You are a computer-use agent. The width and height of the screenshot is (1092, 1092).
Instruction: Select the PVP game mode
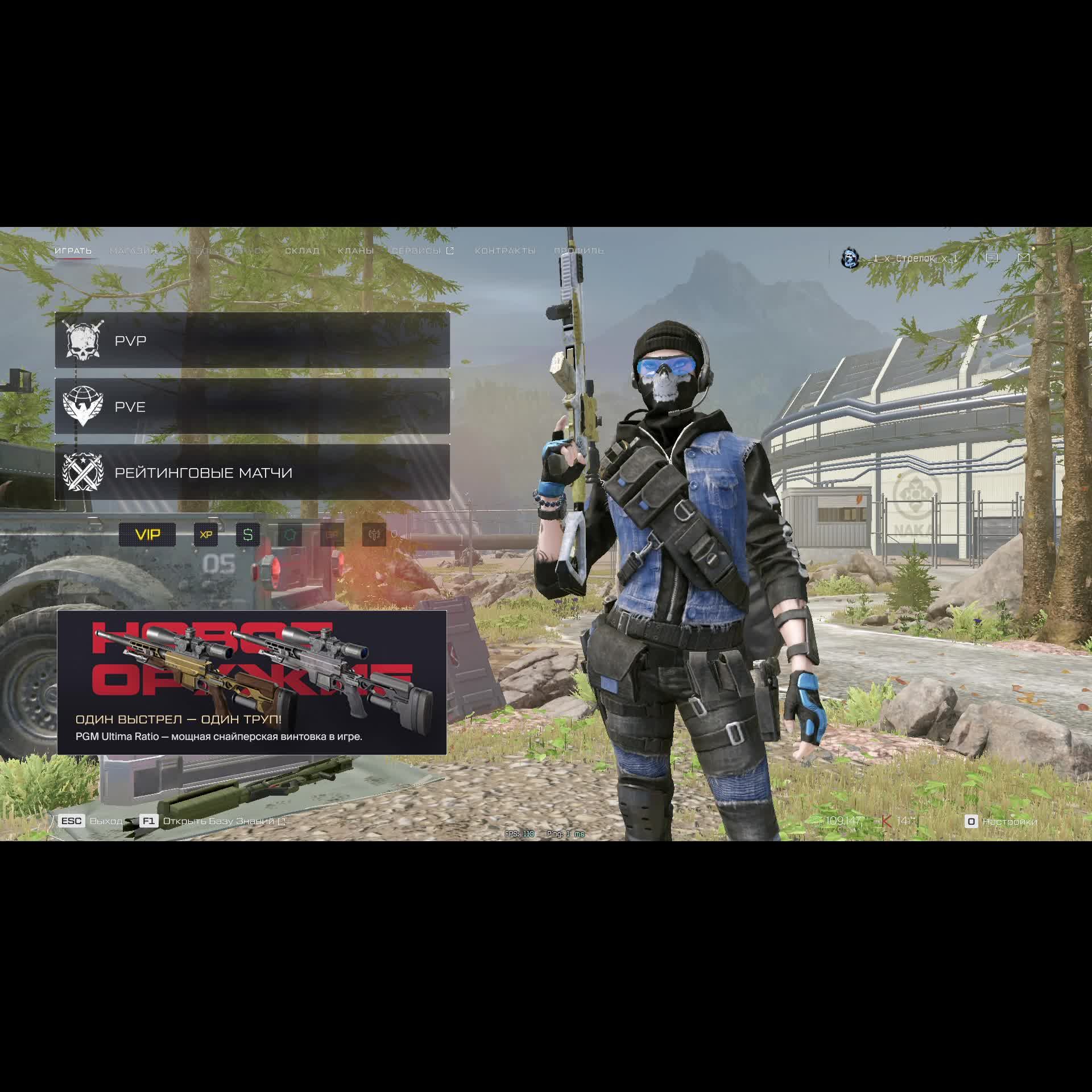(252, 340)
